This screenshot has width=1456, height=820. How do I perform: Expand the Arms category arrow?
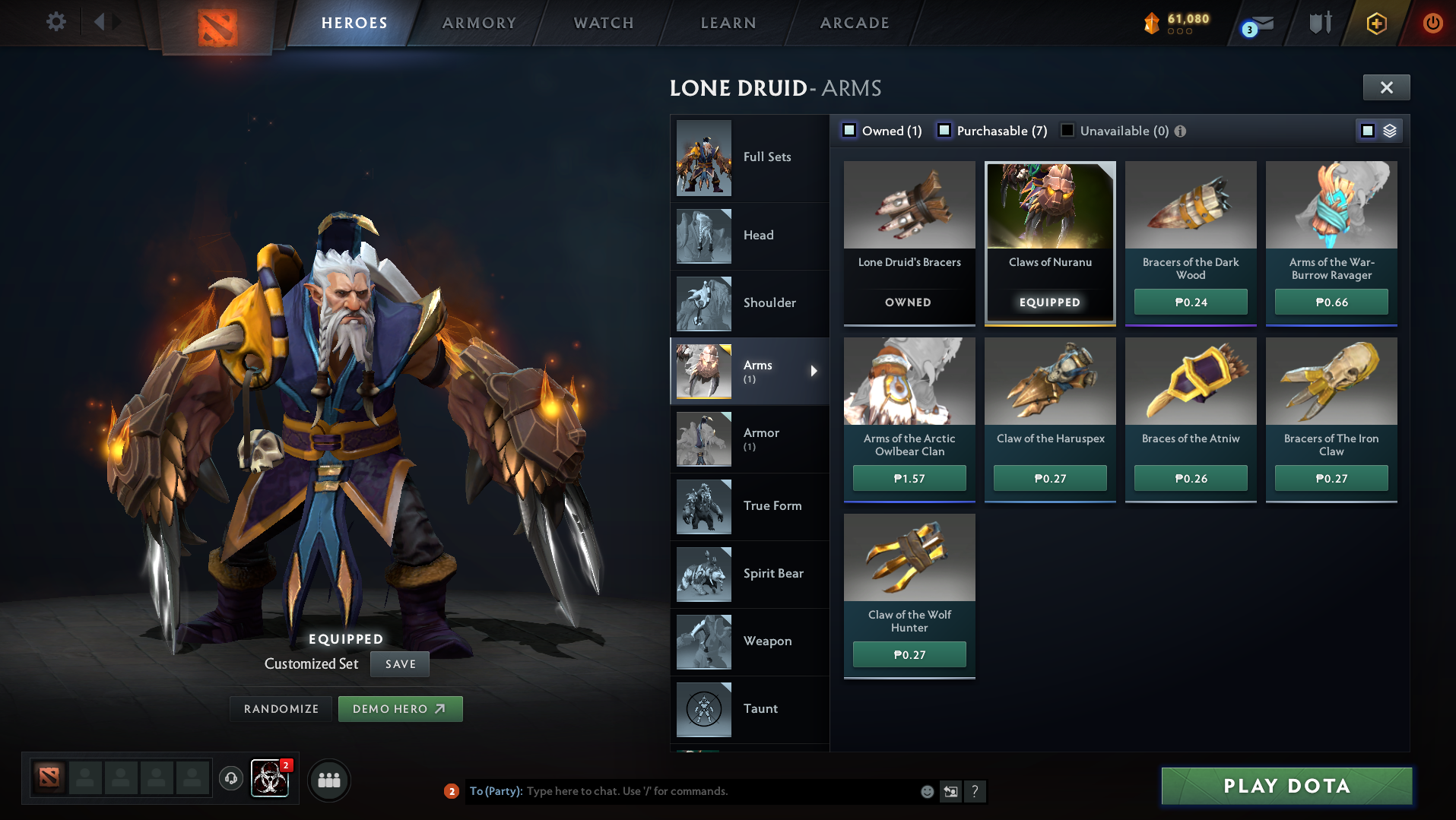point(814,371)
